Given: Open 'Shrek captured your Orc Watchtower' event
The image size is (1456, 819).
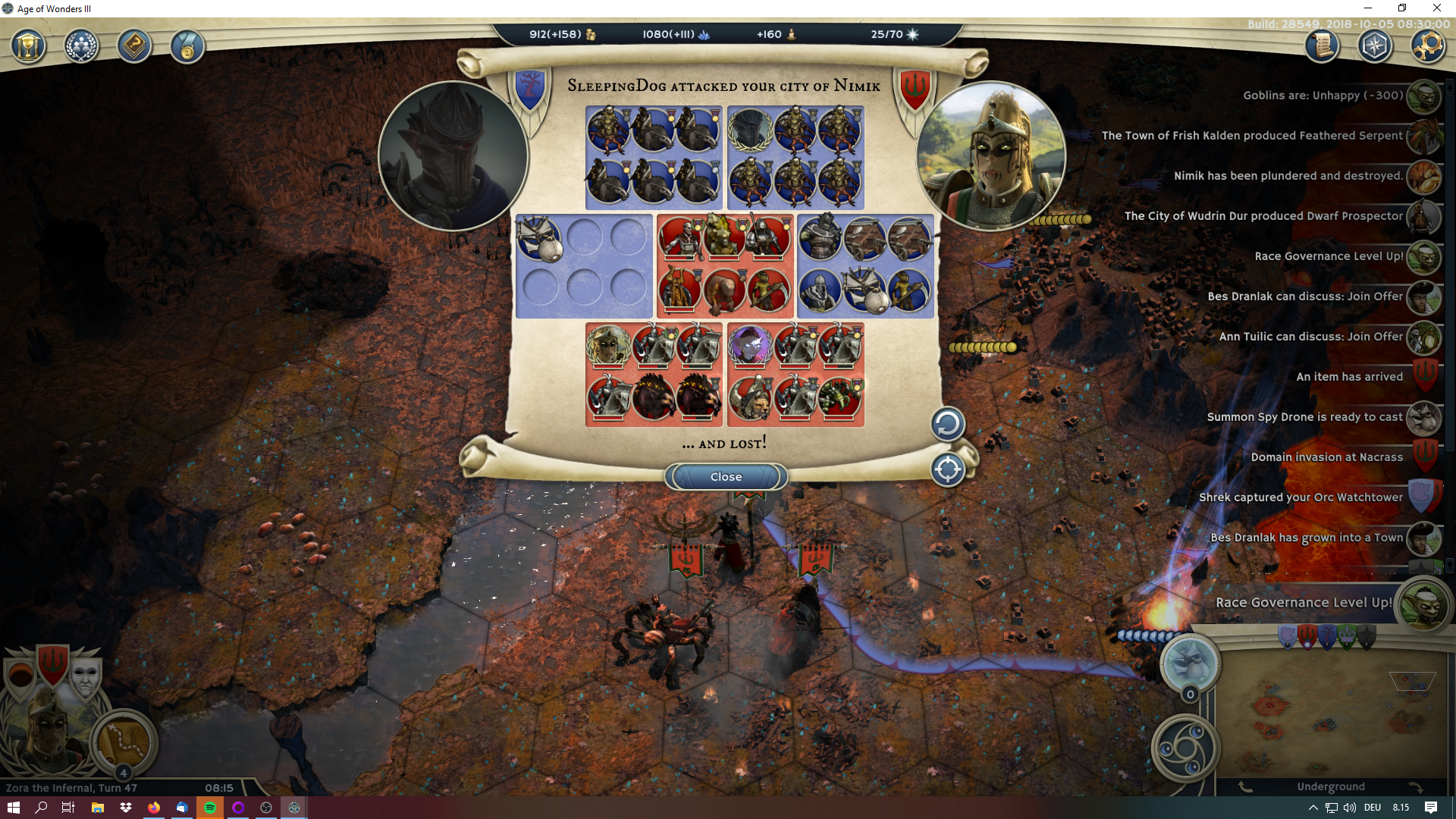Looking at the screenshot, I should click(1301, 497).
